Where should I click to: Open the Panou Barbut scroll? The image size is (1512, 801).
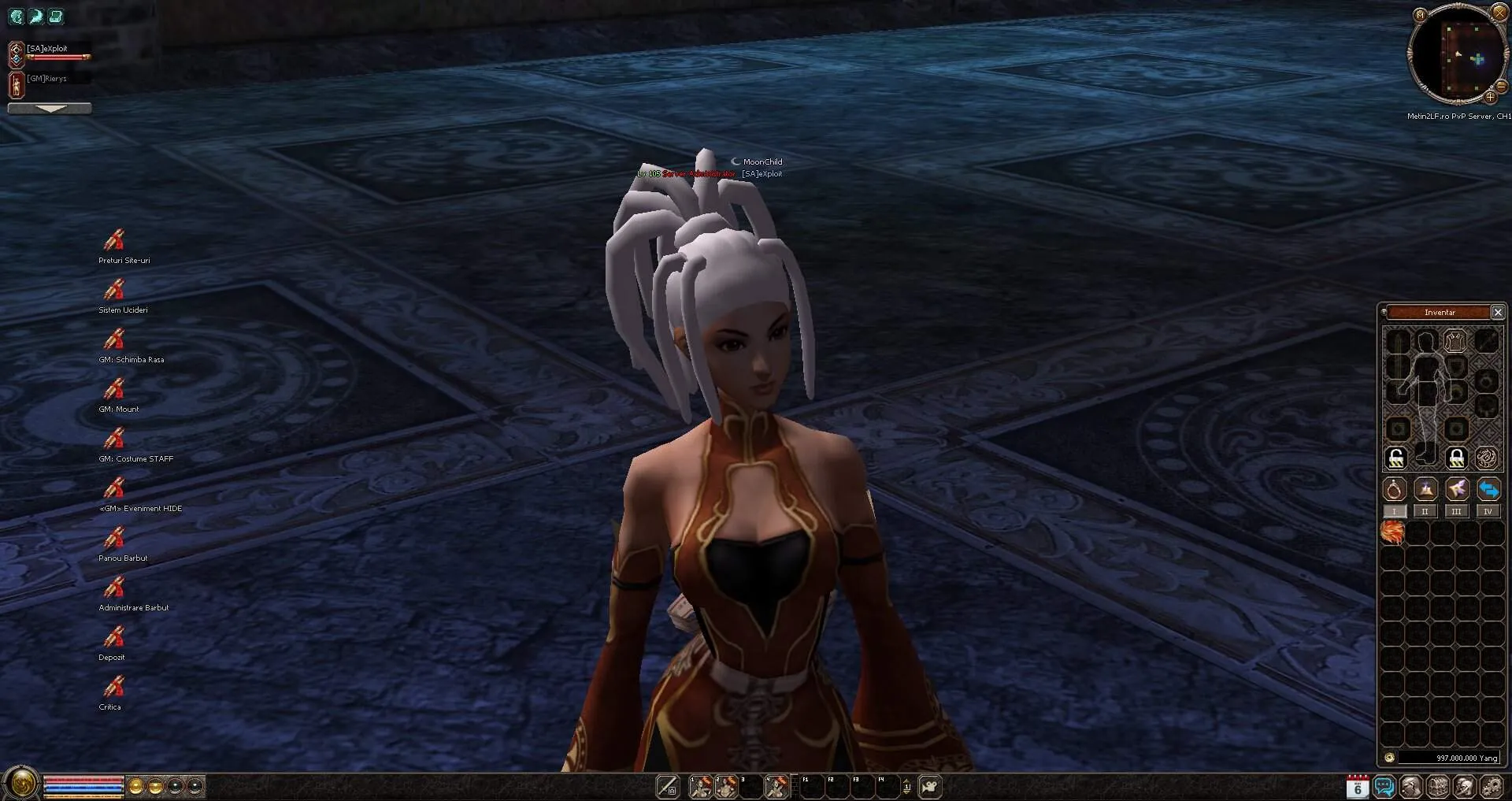[x=114, y=537]
